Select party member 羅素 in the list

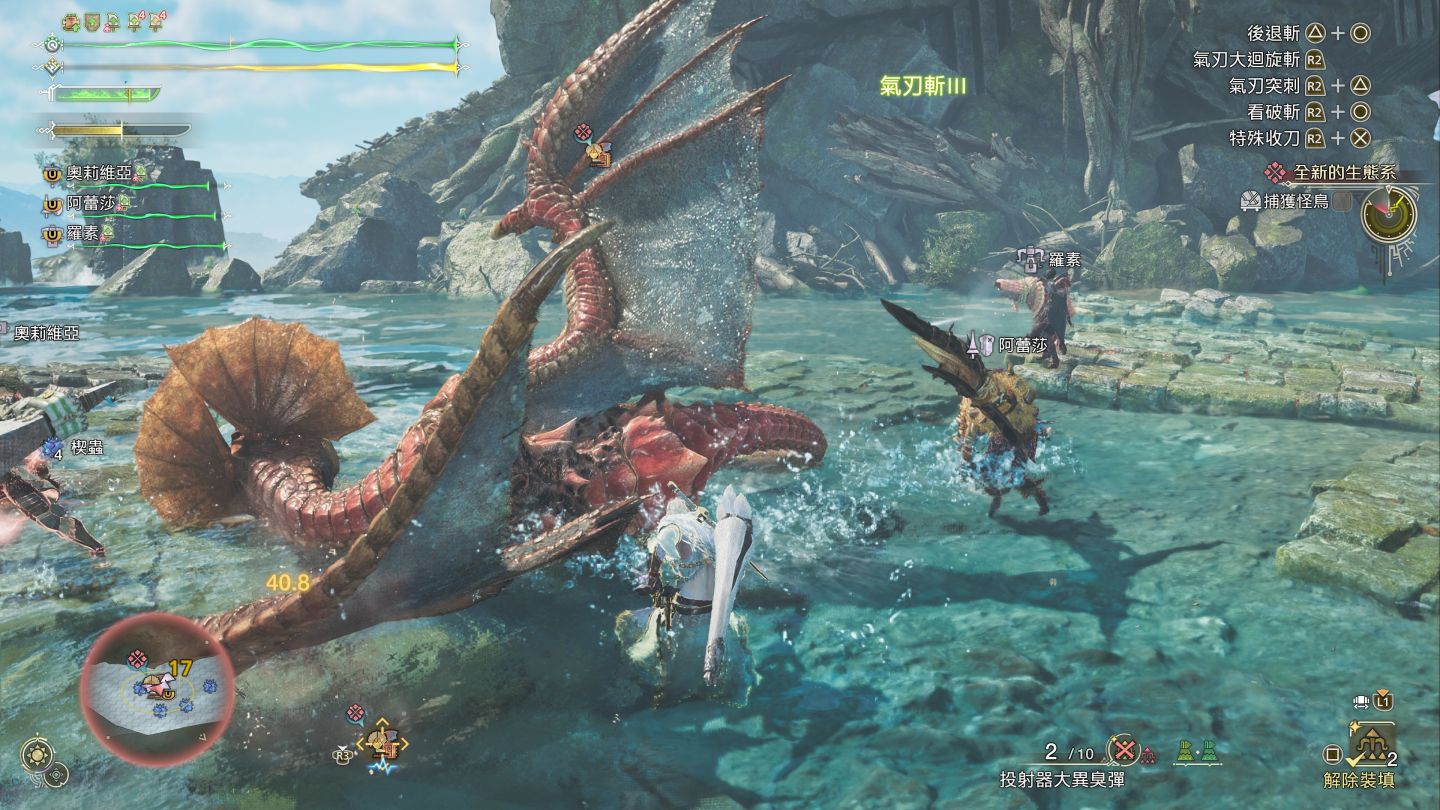coord(85,234)
